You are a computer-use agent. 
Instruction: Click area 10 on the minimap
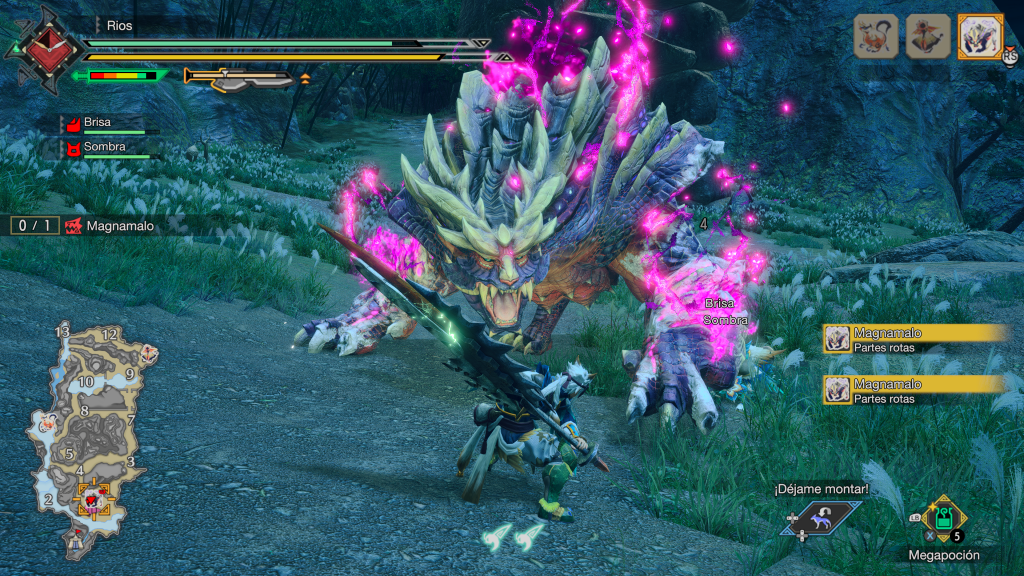pos(86,381)
